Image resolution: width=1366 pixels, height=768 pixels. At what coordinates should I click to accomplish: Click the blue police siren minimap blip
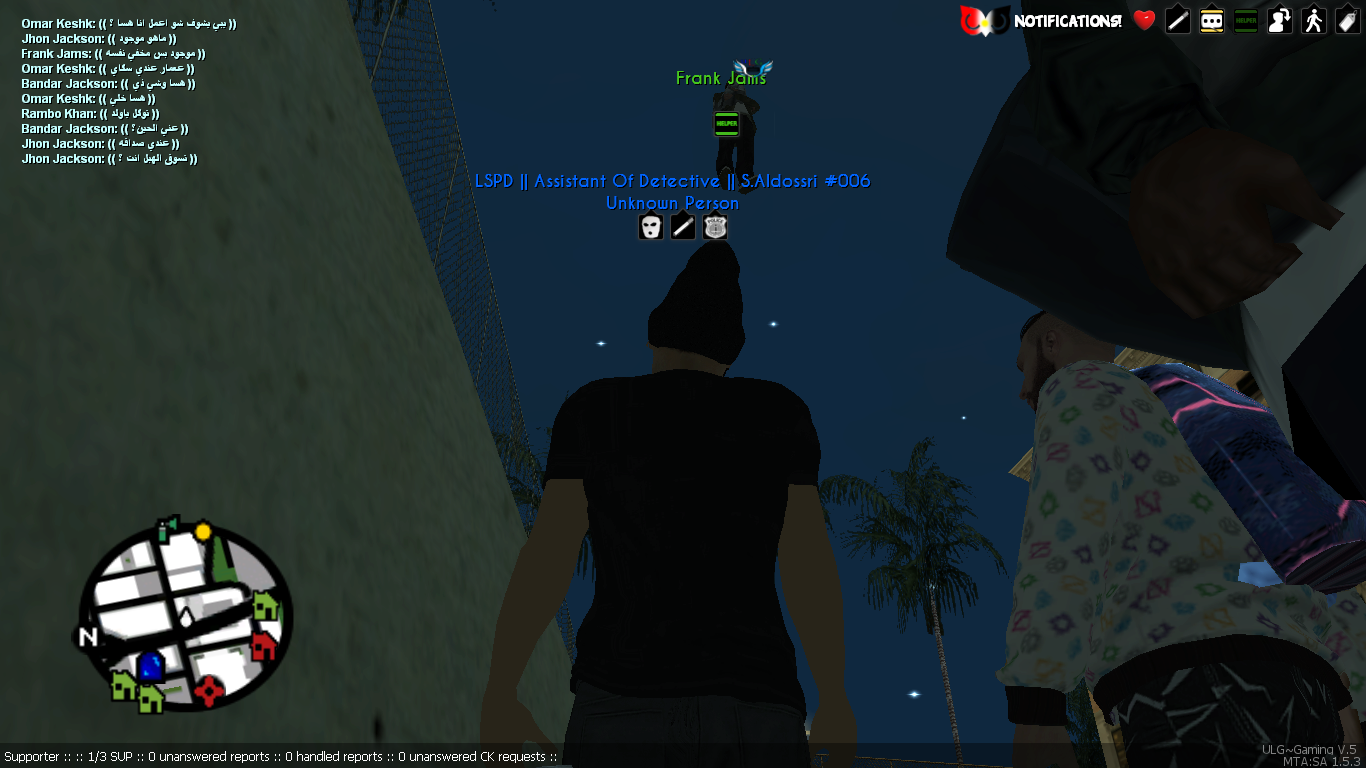[x=151, y=664]
